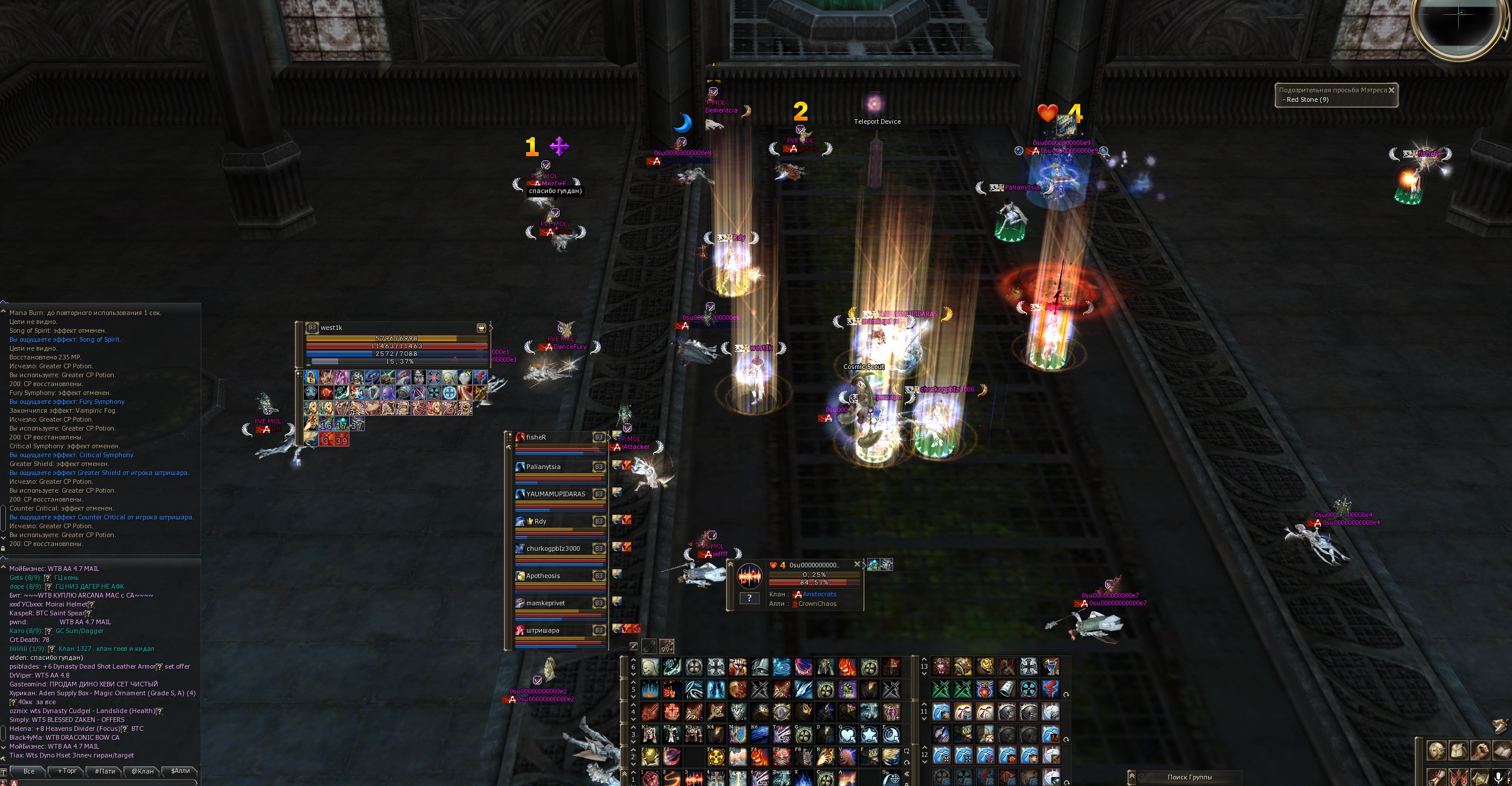Open the inventory bag icon
Viewport: 1512px width, 786px height.
point(1458,750)
